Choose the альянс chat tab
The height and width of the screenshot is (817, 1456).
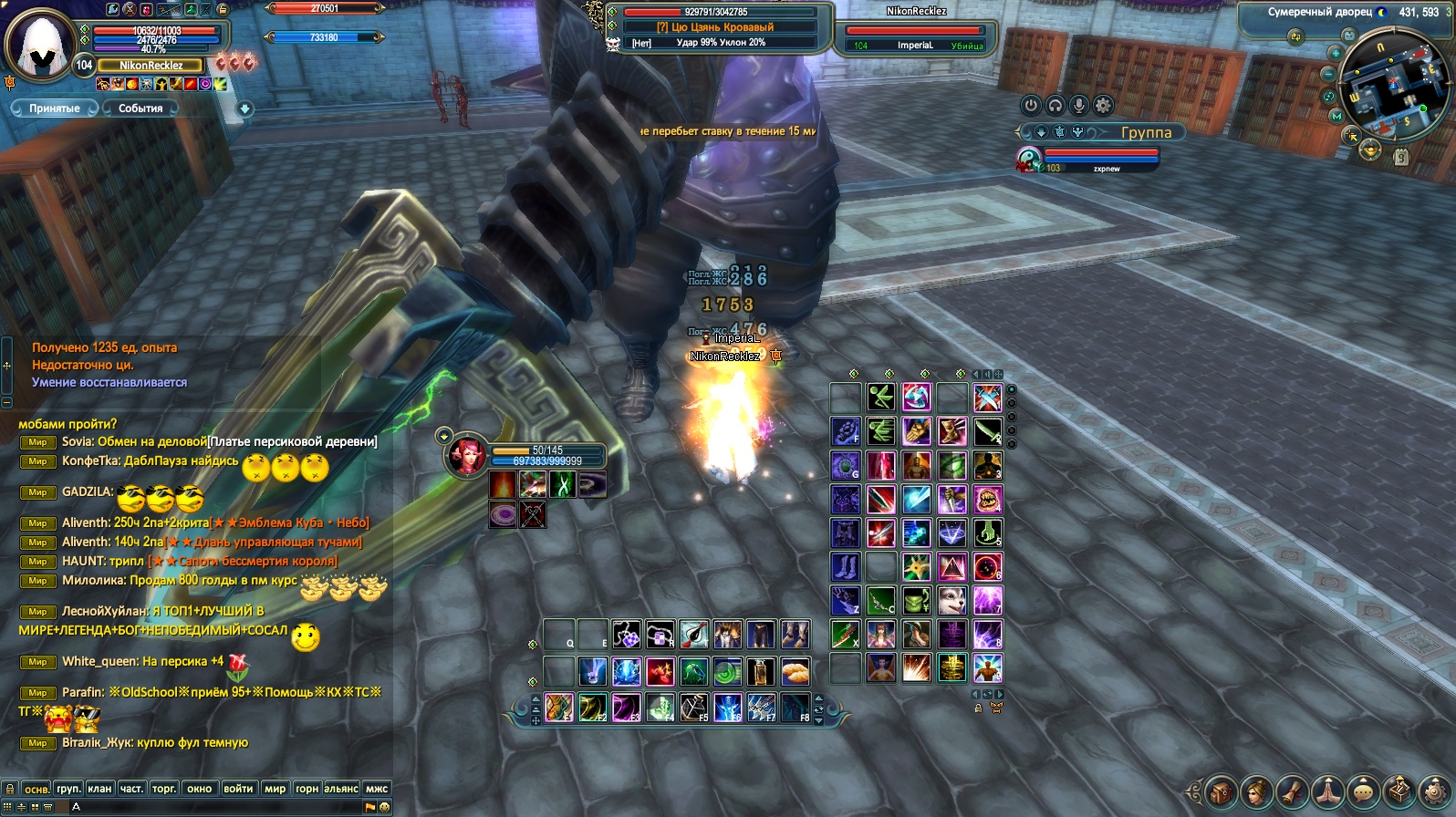(341, 789)
